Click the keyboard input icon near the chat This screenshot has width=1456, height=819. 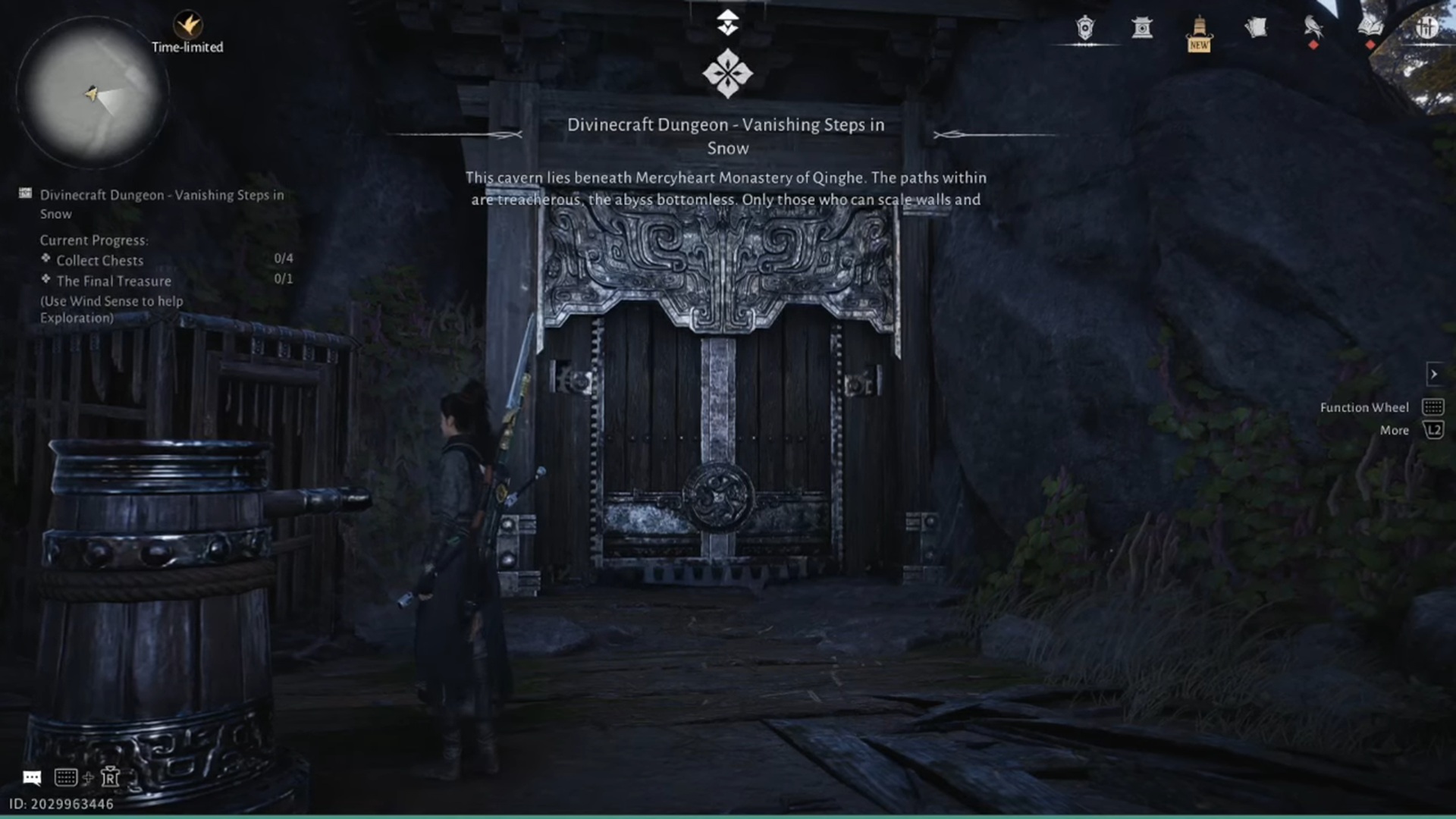click(x=67, y=777)
